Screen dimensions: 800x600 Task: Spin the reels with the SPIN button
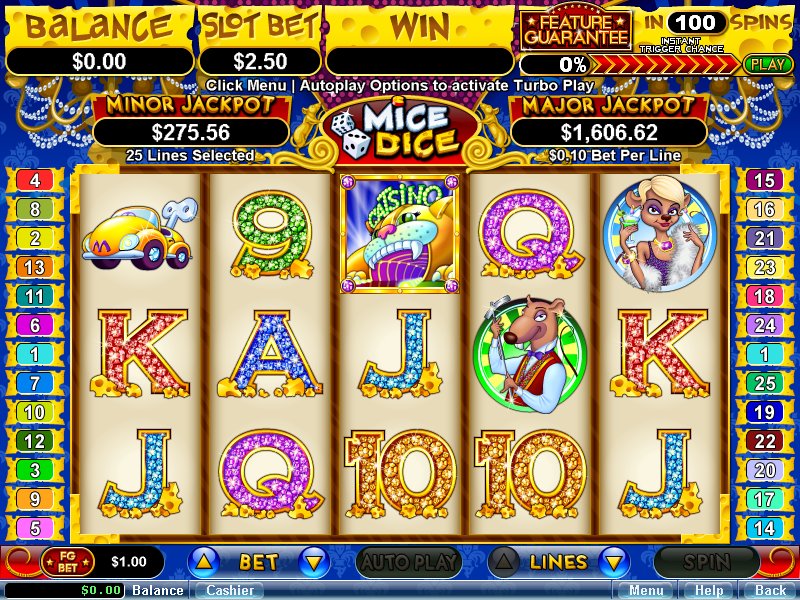(705, 563)
